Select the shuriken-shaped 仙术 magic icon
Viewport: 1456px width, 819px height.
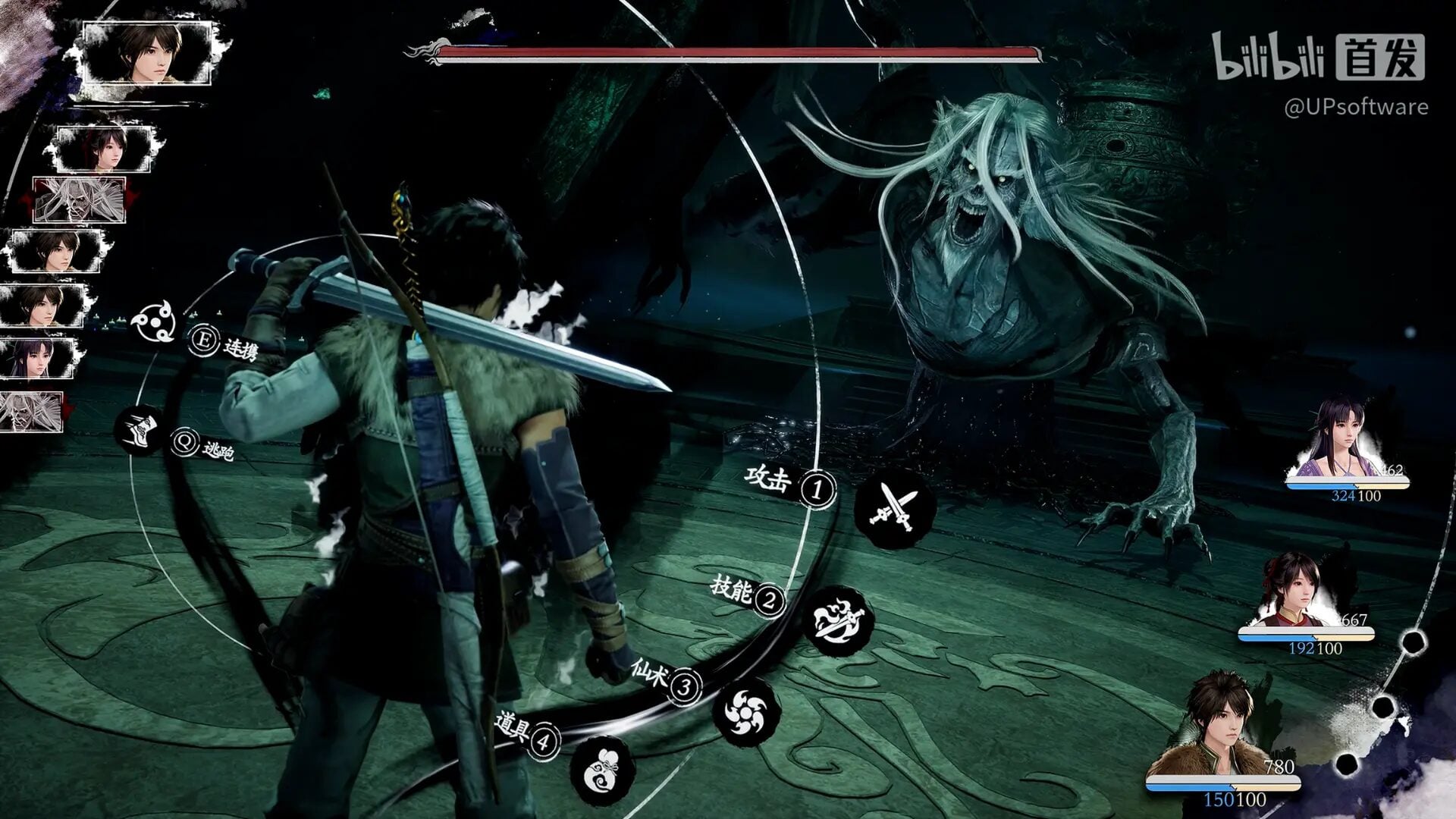746,713
